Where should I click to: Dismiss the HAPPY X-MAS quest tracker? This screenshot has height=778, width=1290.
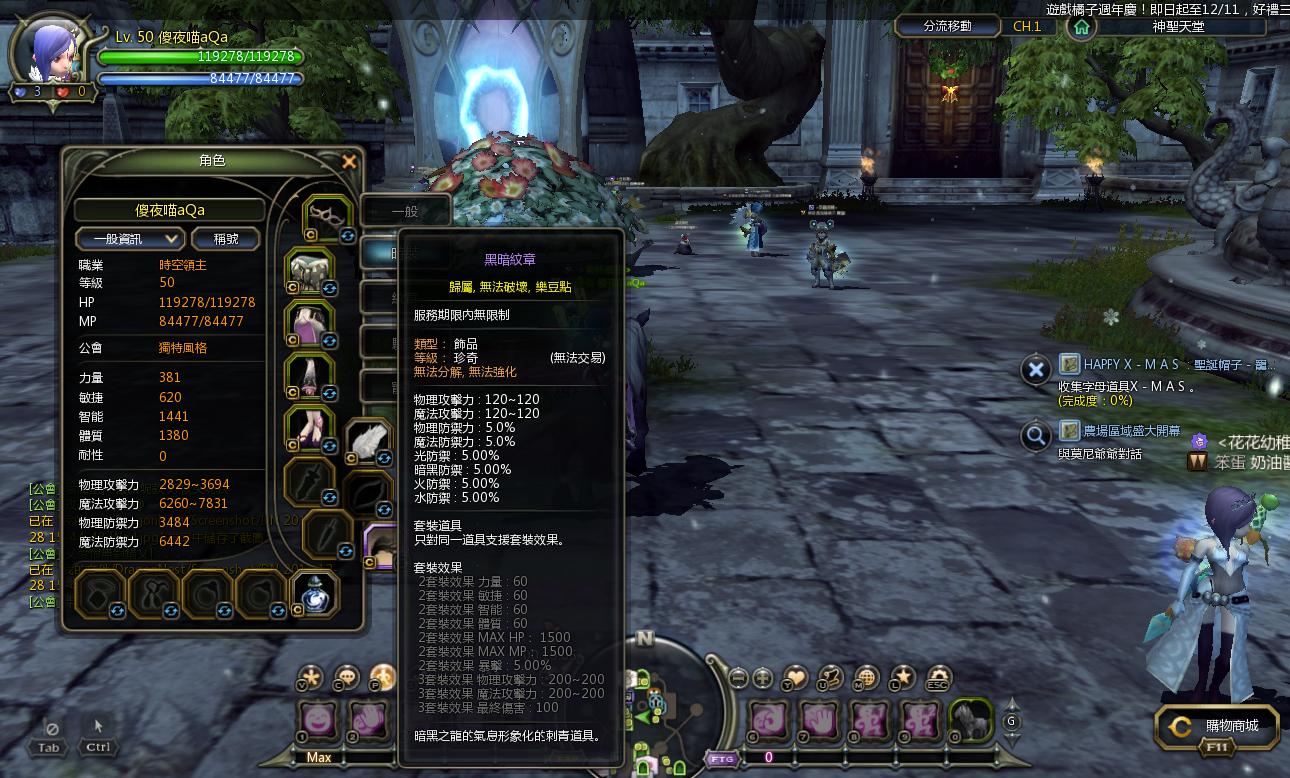(x=1036, y=370)
